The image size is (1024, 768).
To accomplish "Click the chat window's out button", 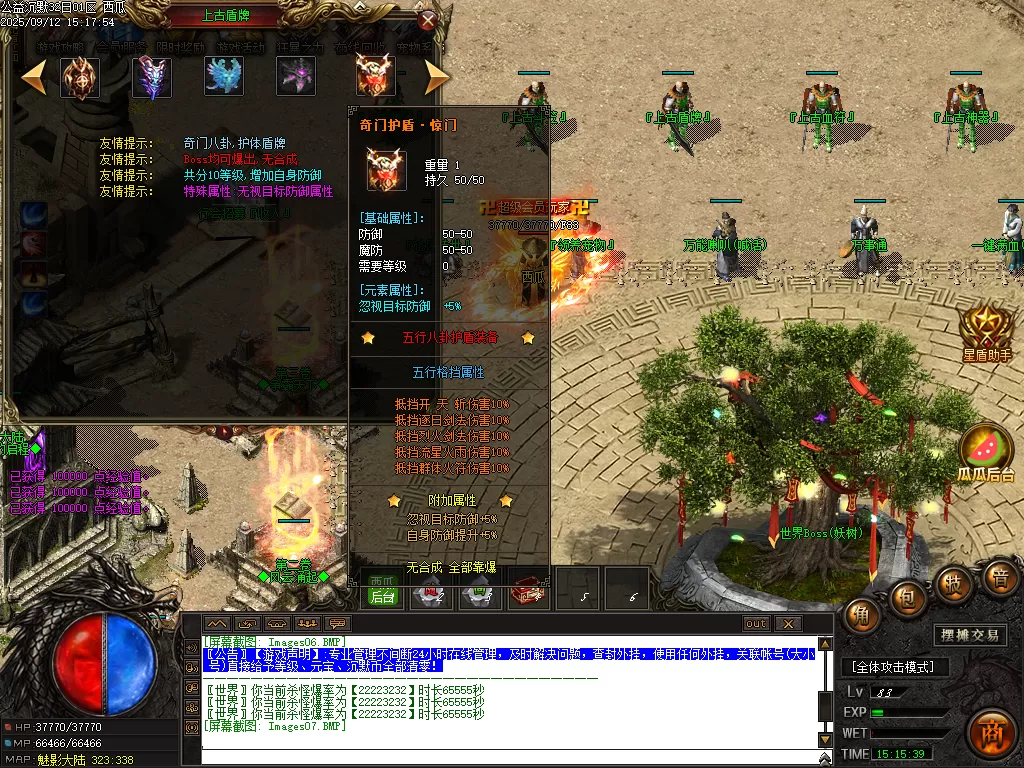I will click(x=757, y=624).
